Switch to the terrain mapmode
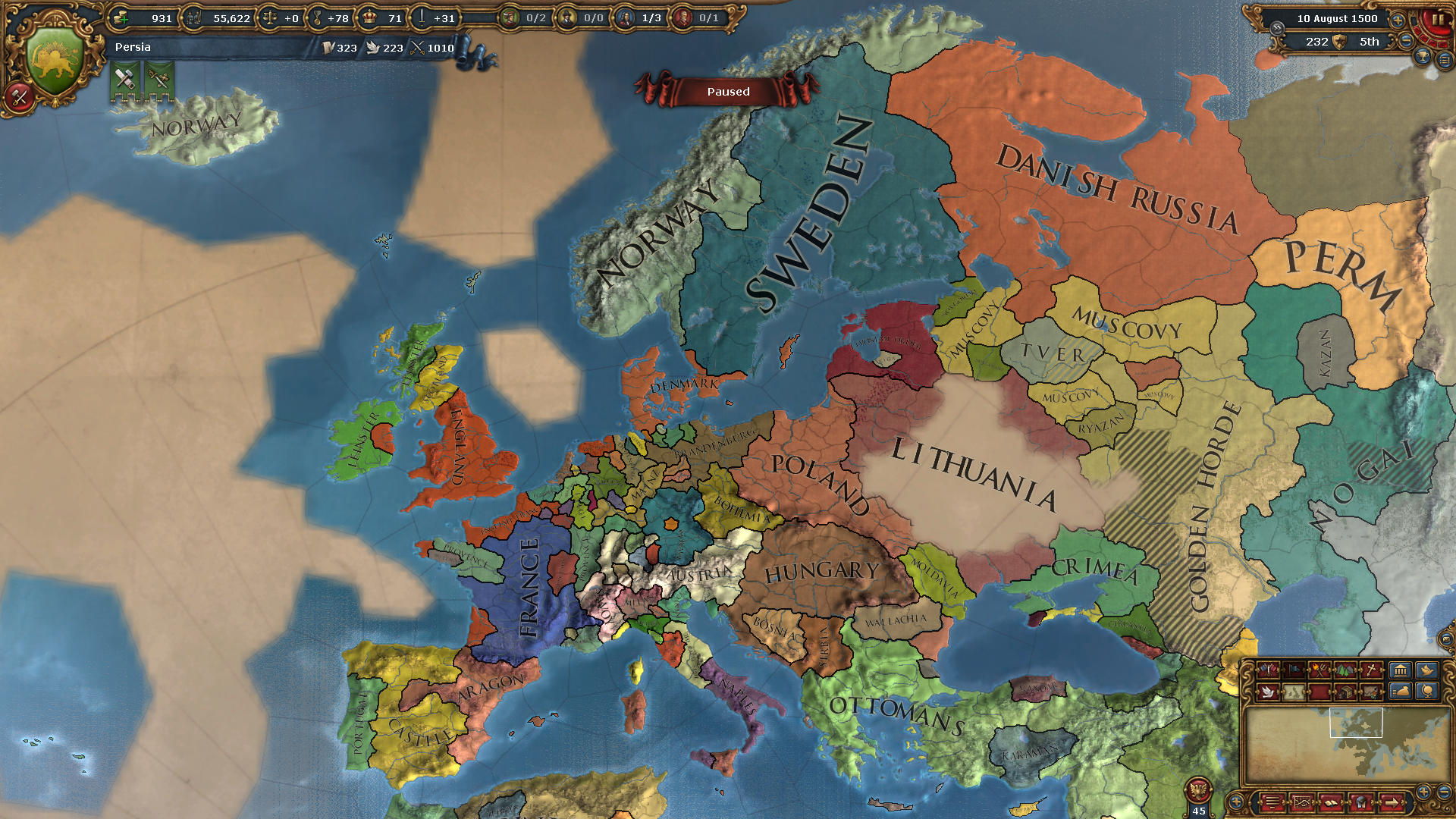Image resolution: width=1456 pixels, height=819 pixels. coord(1345,670)
